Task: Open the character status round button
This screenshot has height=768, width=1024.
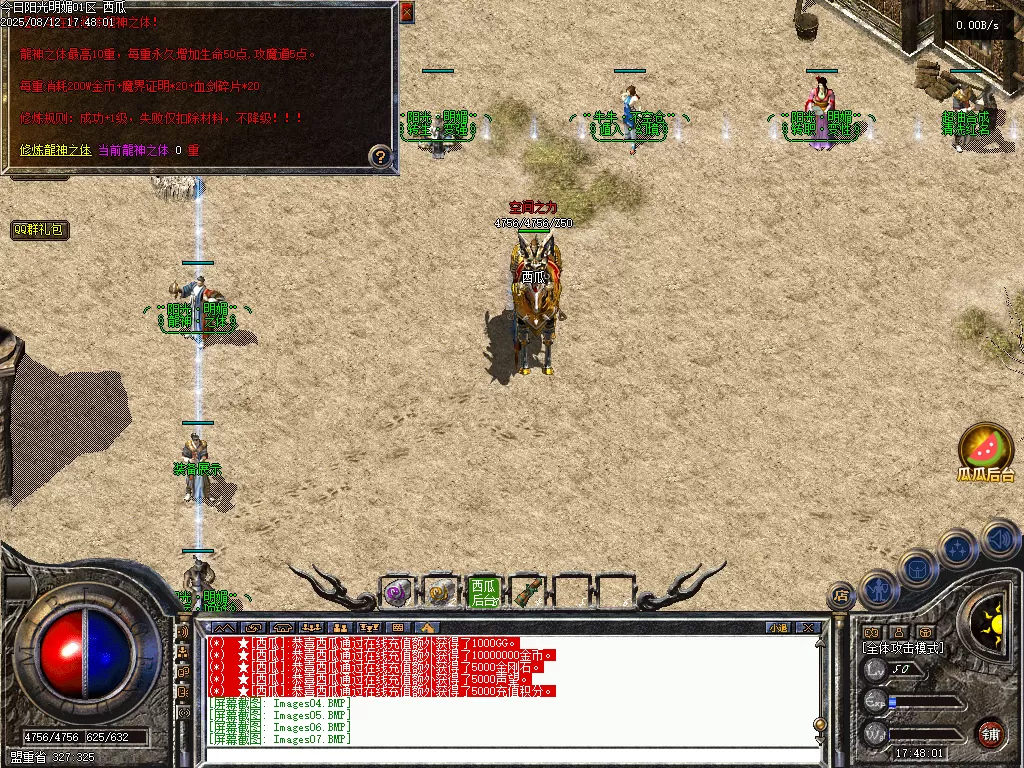Action: click(877, 589)
